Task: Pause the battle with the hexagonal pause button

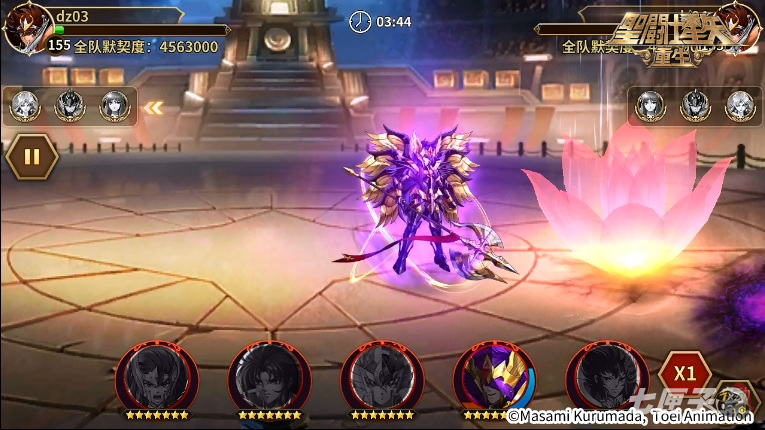Action: 31,156
